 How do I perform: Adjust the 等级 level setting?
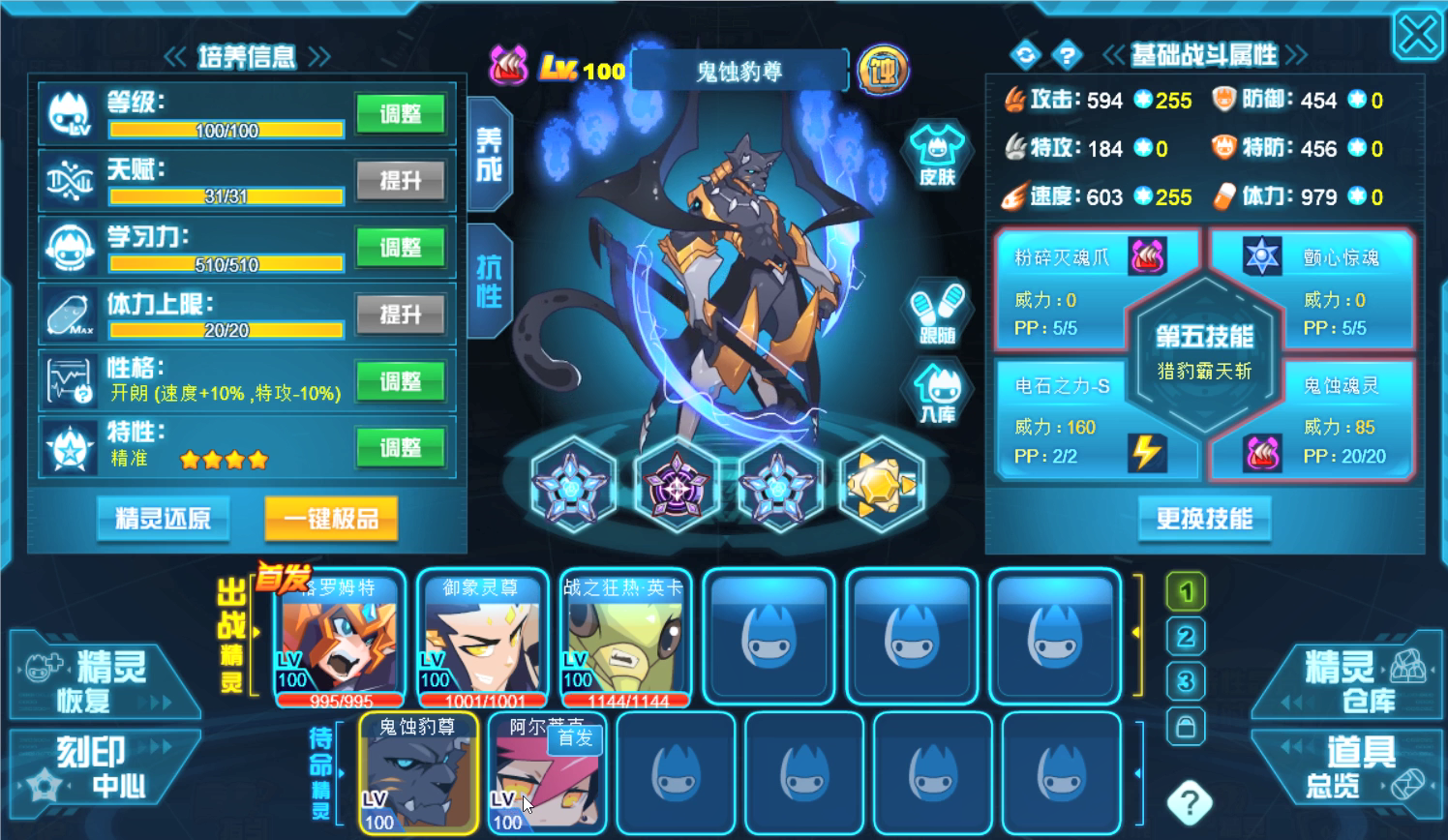pyautogui.click(x=401, y=114)
